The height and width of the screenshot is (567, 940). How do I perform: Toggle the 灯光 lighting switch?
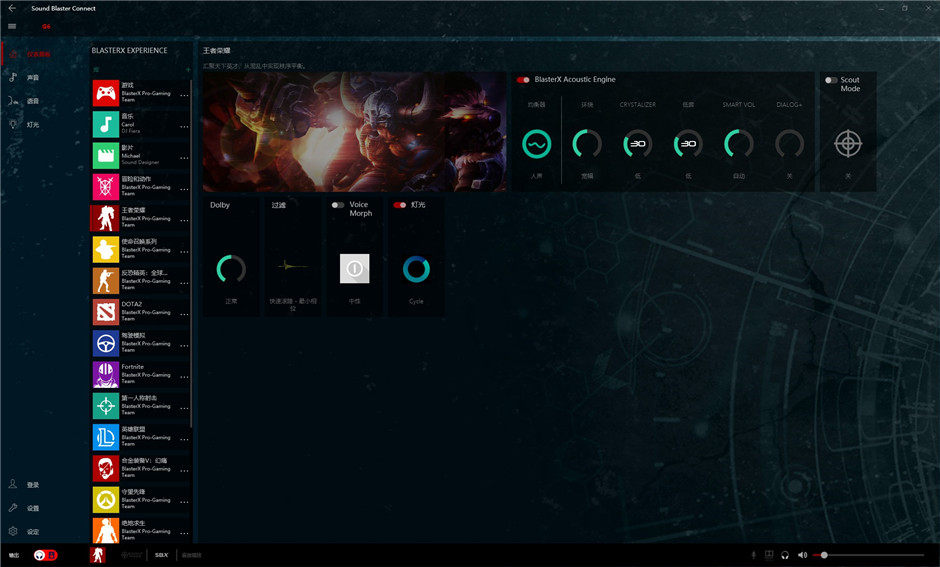400,205
